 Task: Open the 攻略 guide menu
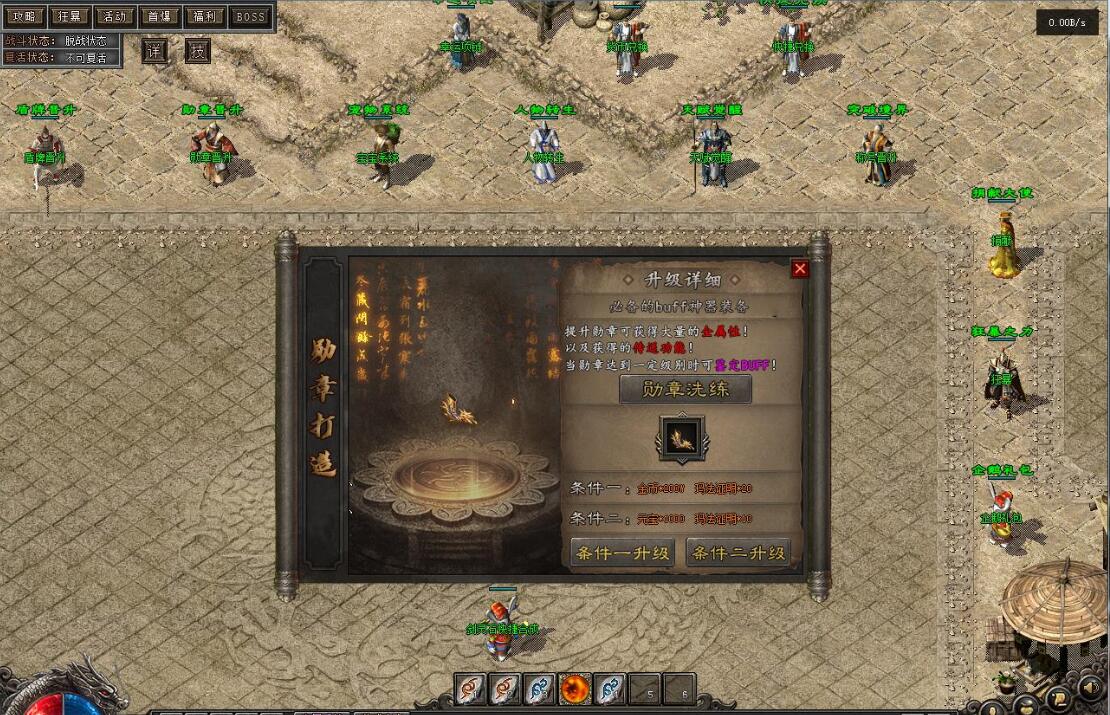24,17
